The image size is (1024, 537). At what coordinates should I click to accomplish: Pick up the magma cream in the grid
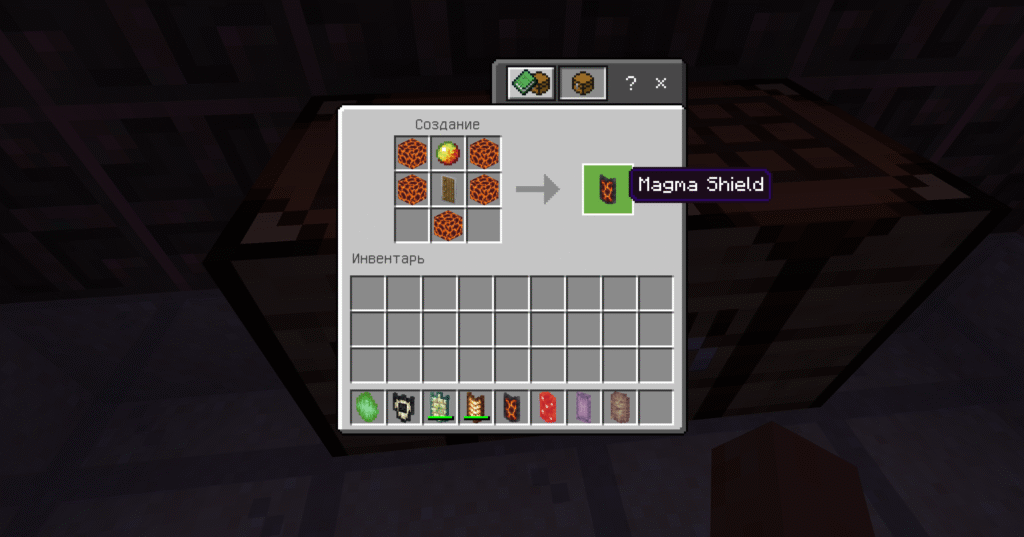pyautogui.click(x=447, y=154)
